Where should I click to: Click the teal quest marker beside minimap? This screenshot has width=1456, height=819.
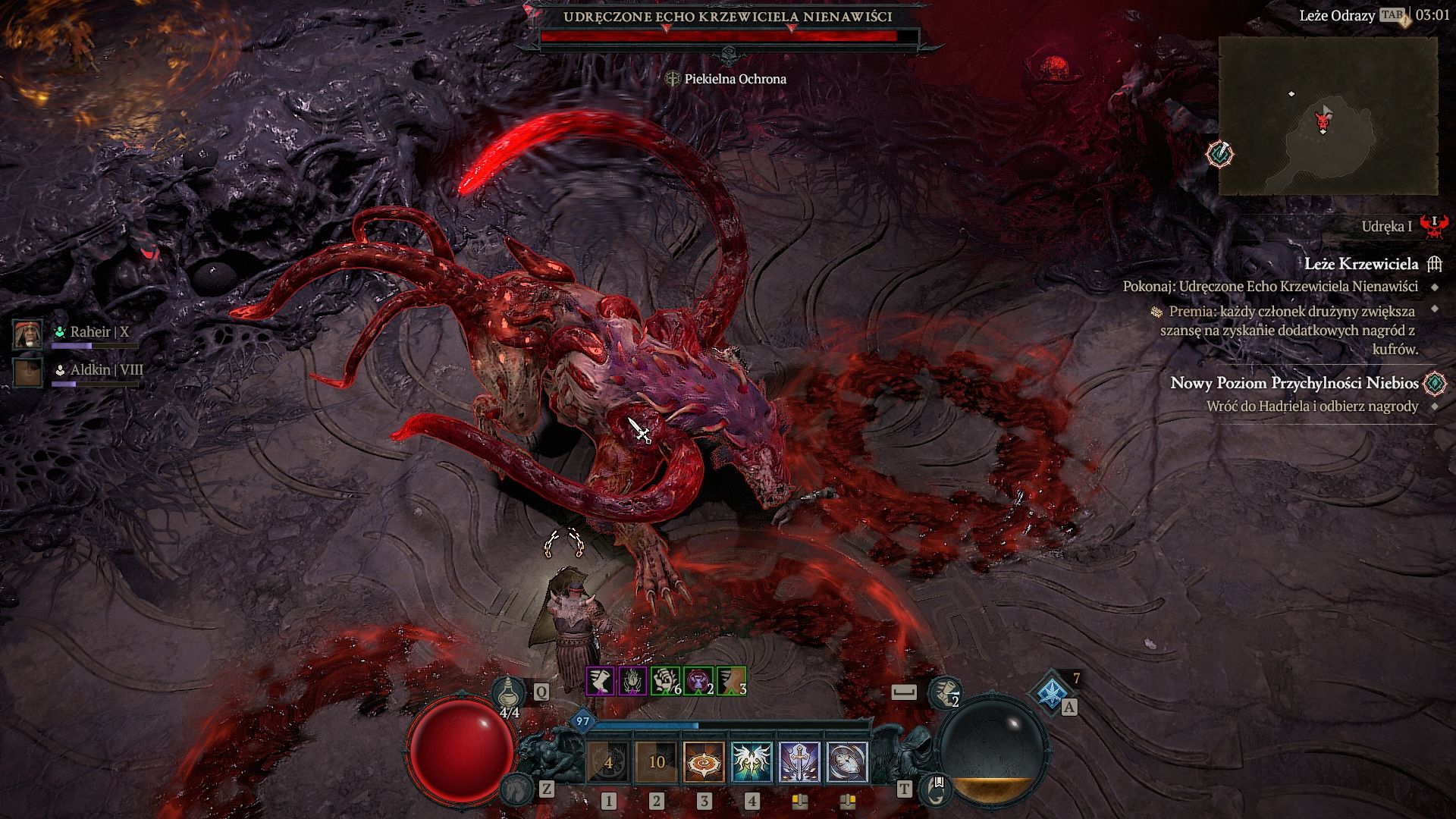(1220, 154)
